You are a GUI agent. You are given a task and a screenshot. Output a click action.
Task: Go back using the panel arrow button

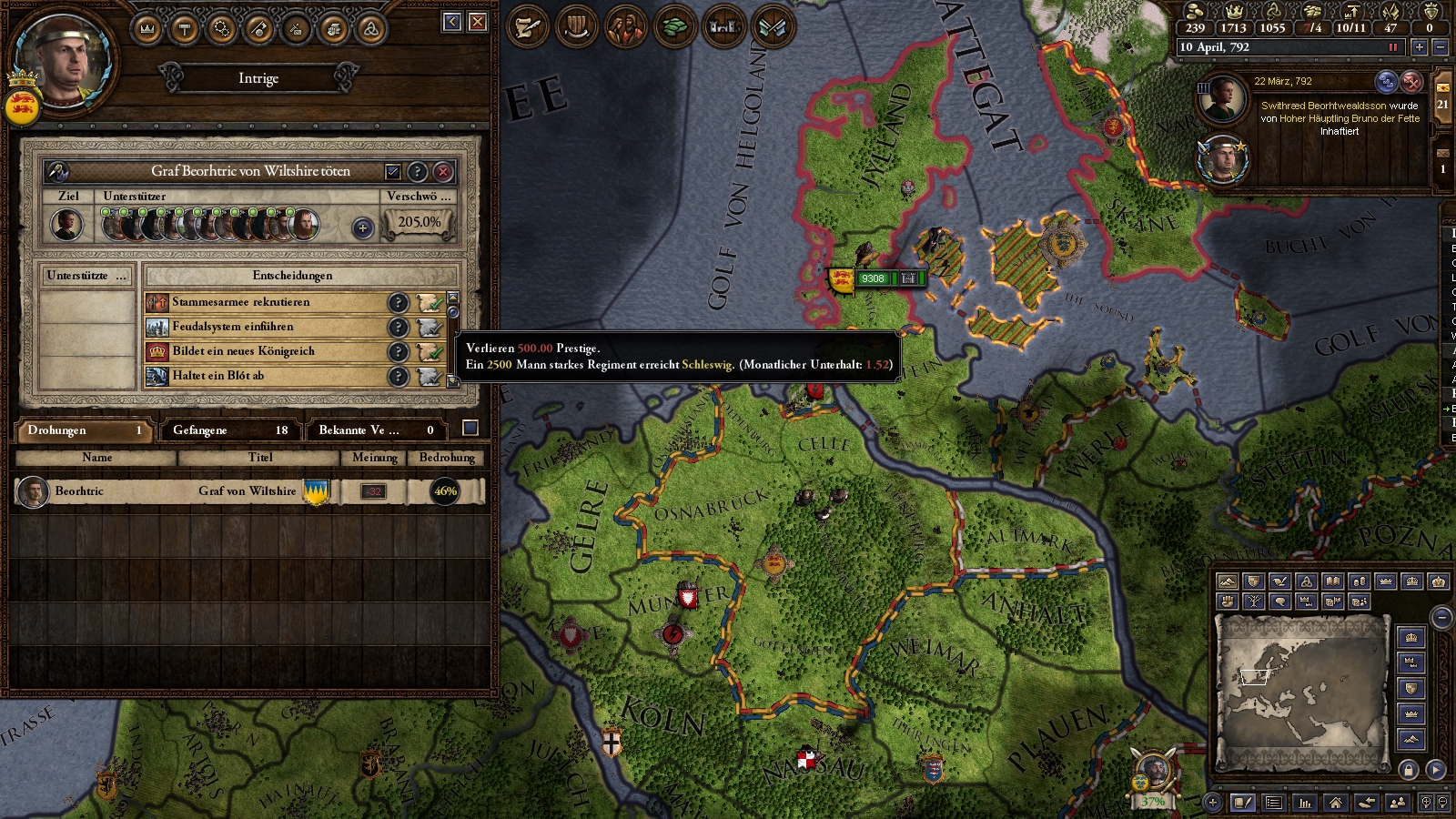click(452, 22)
